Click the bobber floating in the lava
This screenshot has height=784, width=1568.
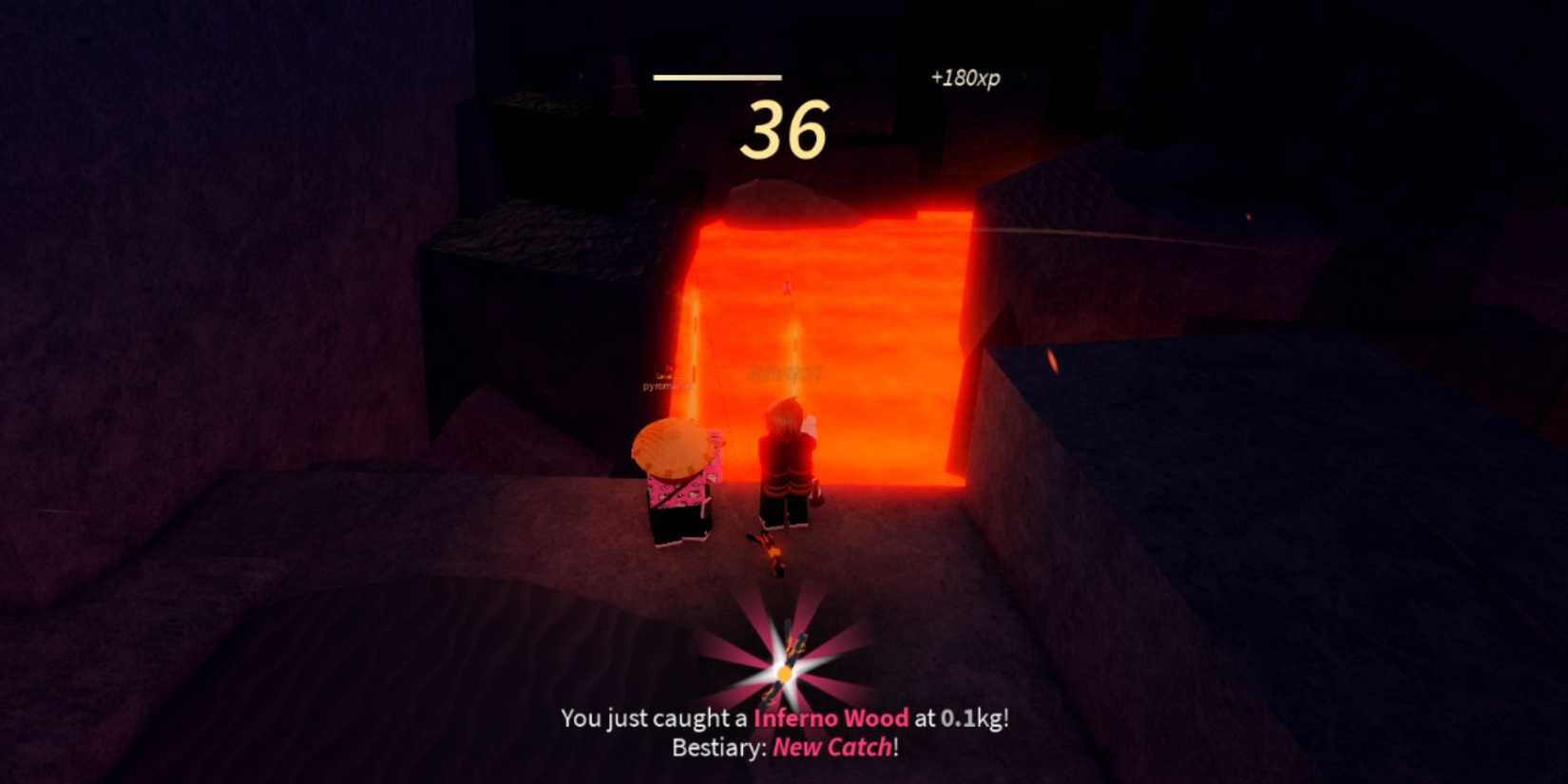click(787, 285)
